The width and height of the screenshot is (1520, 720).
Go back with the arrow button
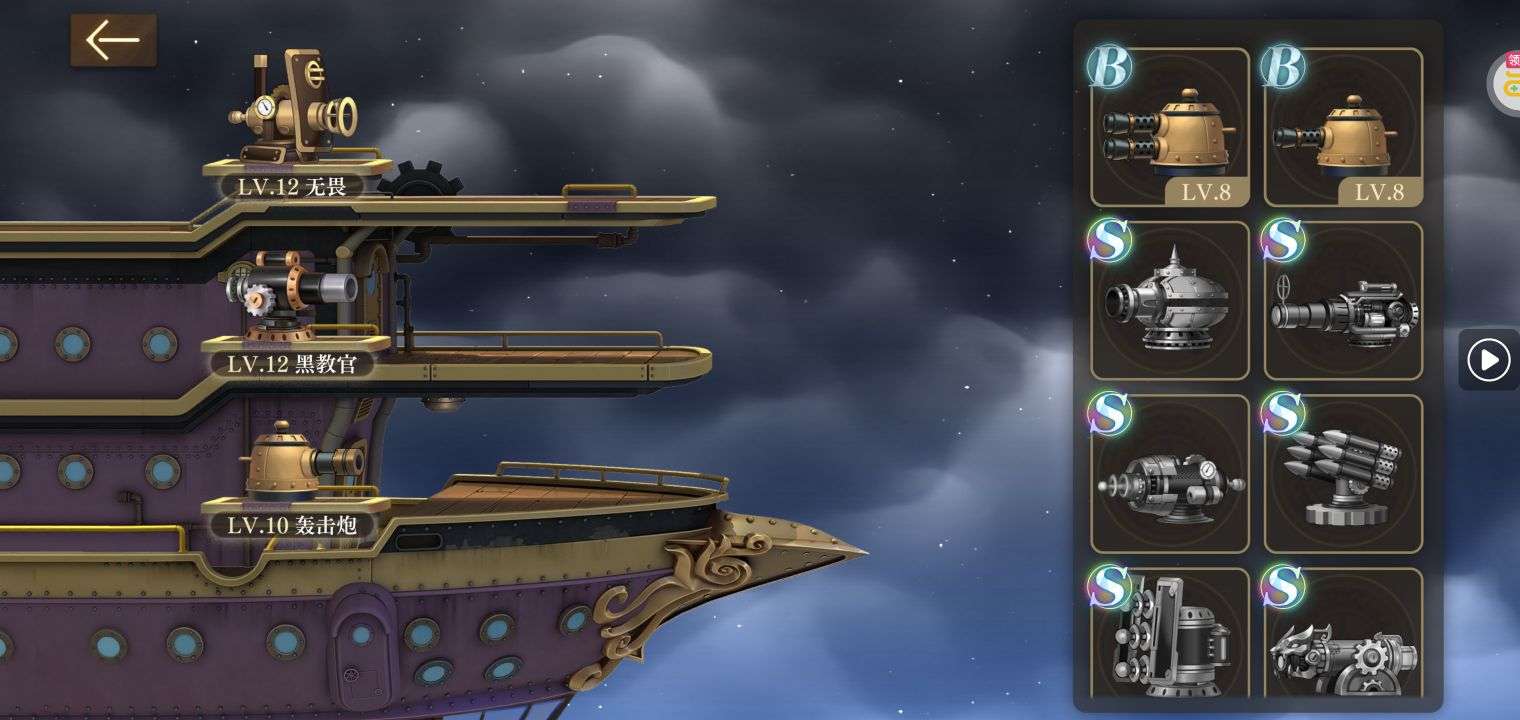pyautogui.click(x=113, y=41)
